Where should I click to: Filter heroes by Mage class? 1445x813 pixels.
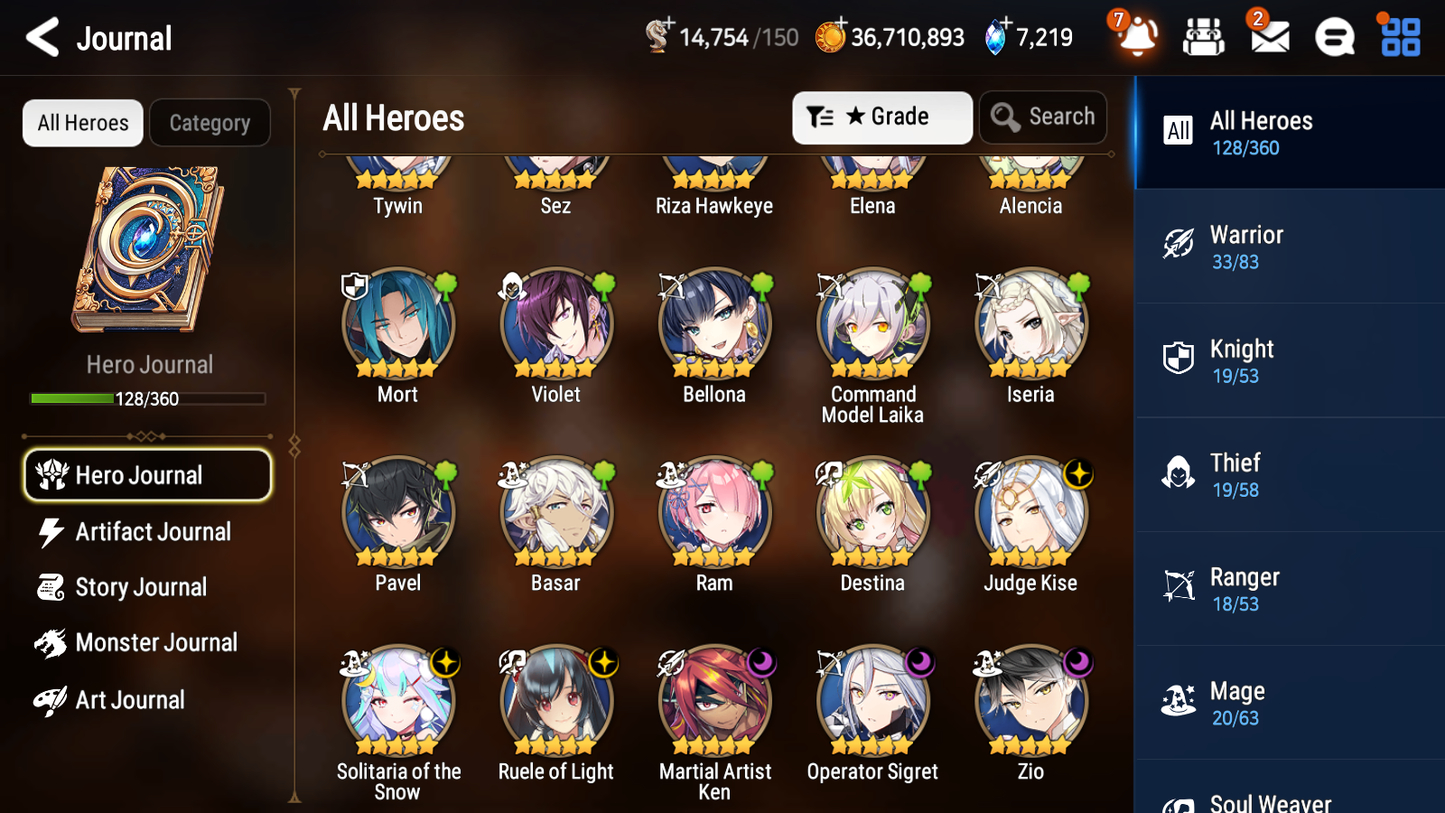(1289, 702)
